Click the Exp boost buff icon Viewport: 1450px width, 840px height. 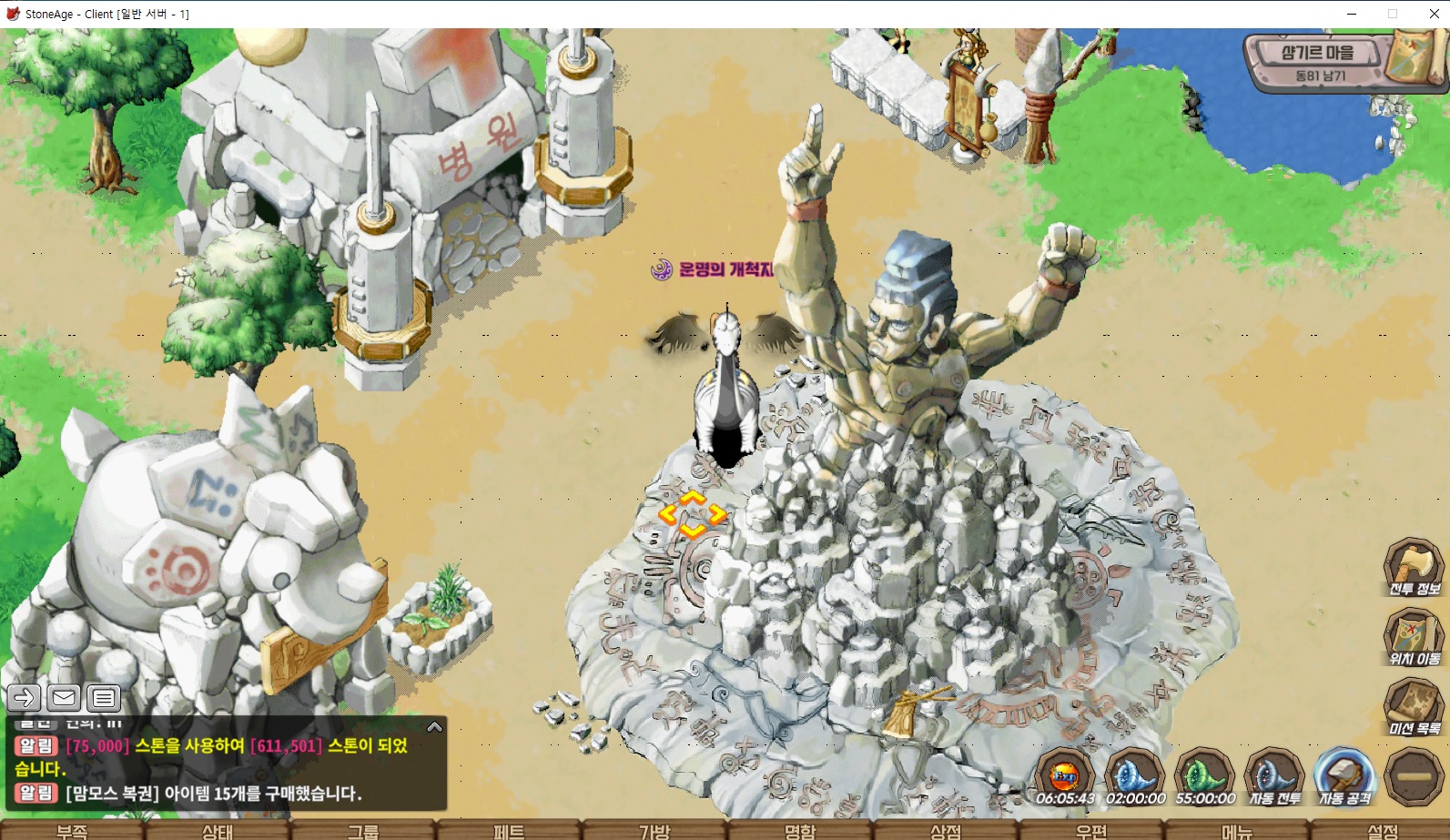[x=1065, y=777]
